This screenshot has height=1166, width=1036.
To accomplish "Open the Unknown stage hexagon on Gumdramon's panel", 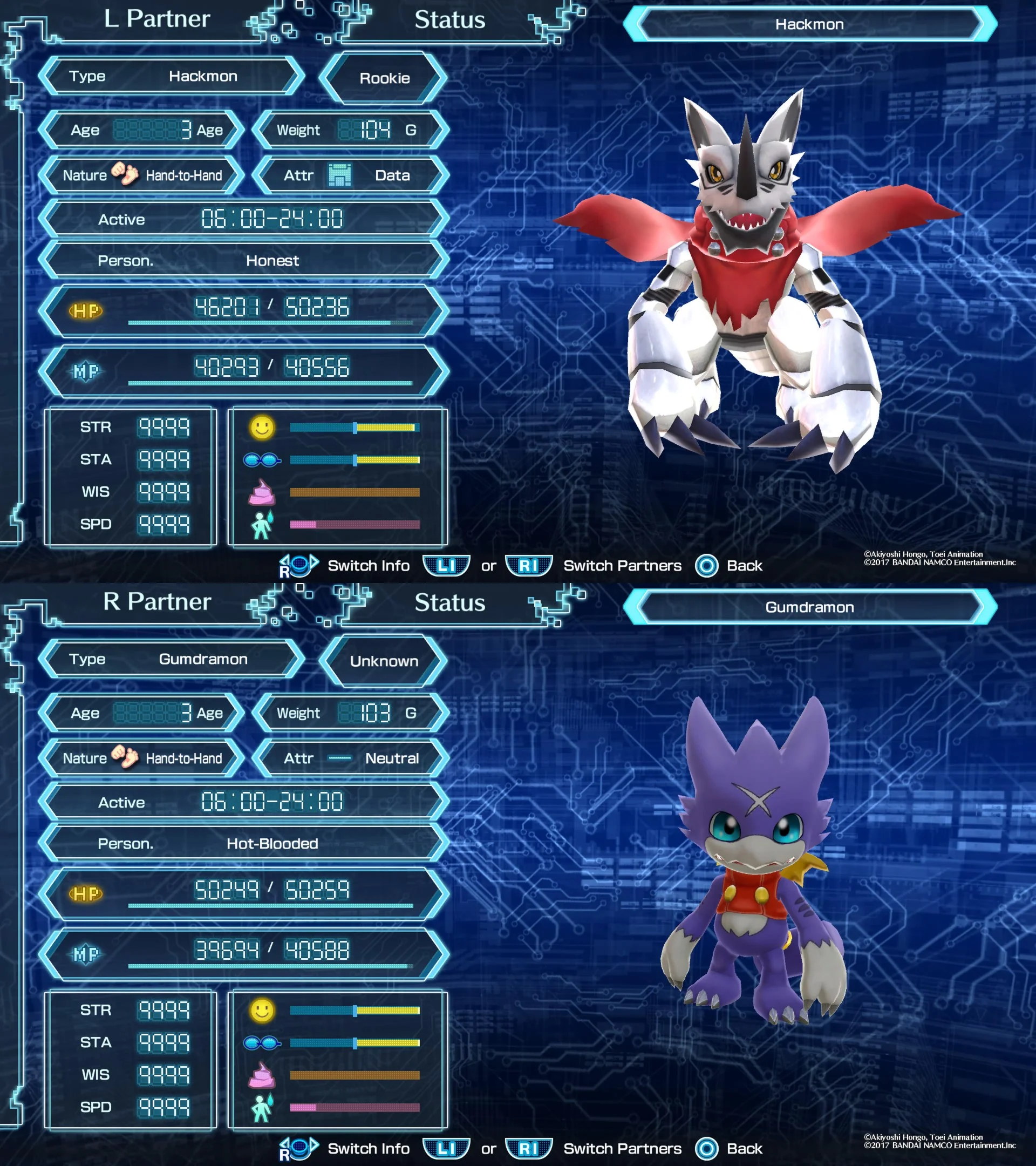I will pyautogui.click(x=383, y=661).
